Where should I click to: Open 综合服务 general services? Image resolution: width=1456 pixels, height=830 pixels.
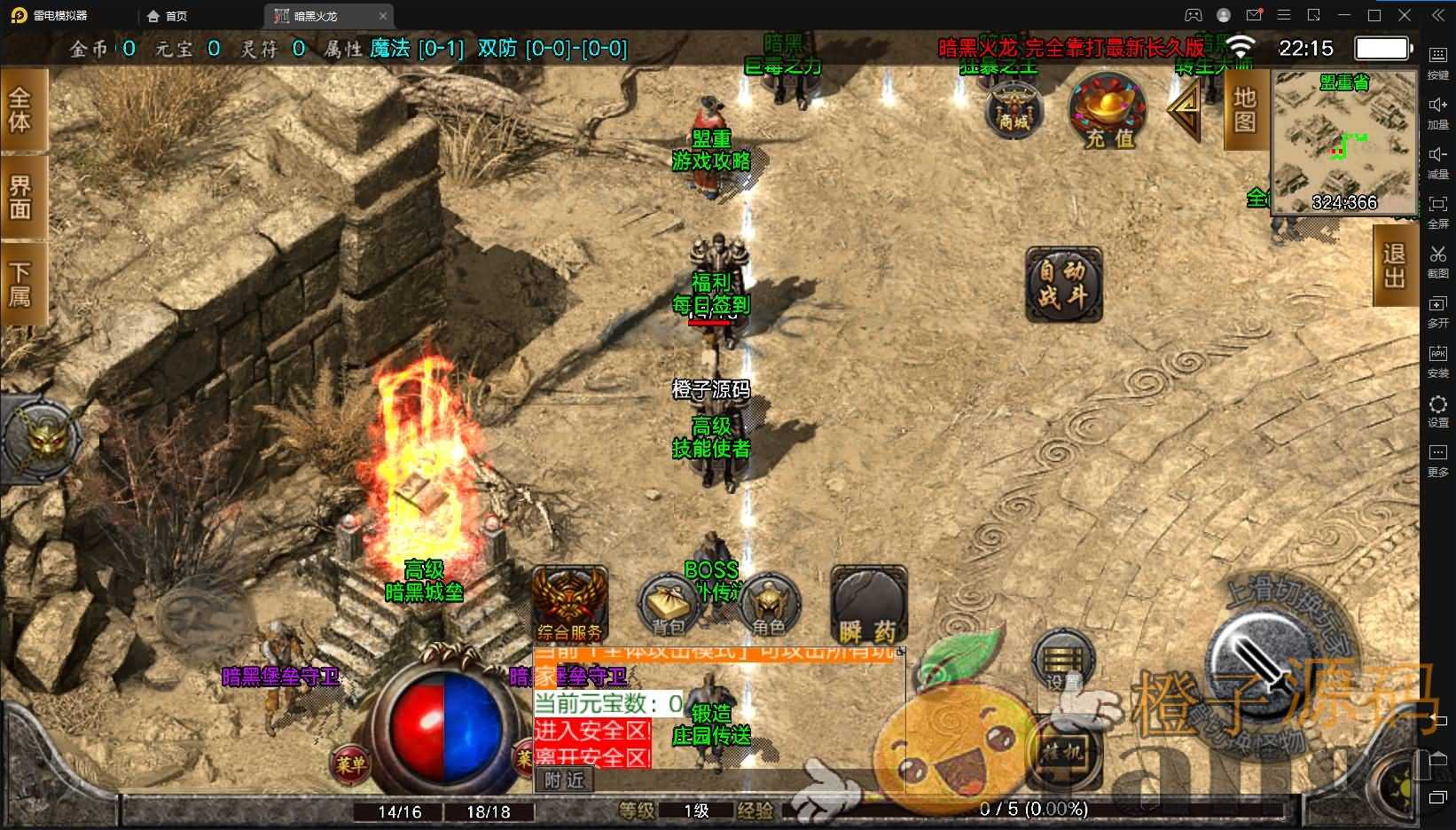pyautogui.click(x=569, y=605)
